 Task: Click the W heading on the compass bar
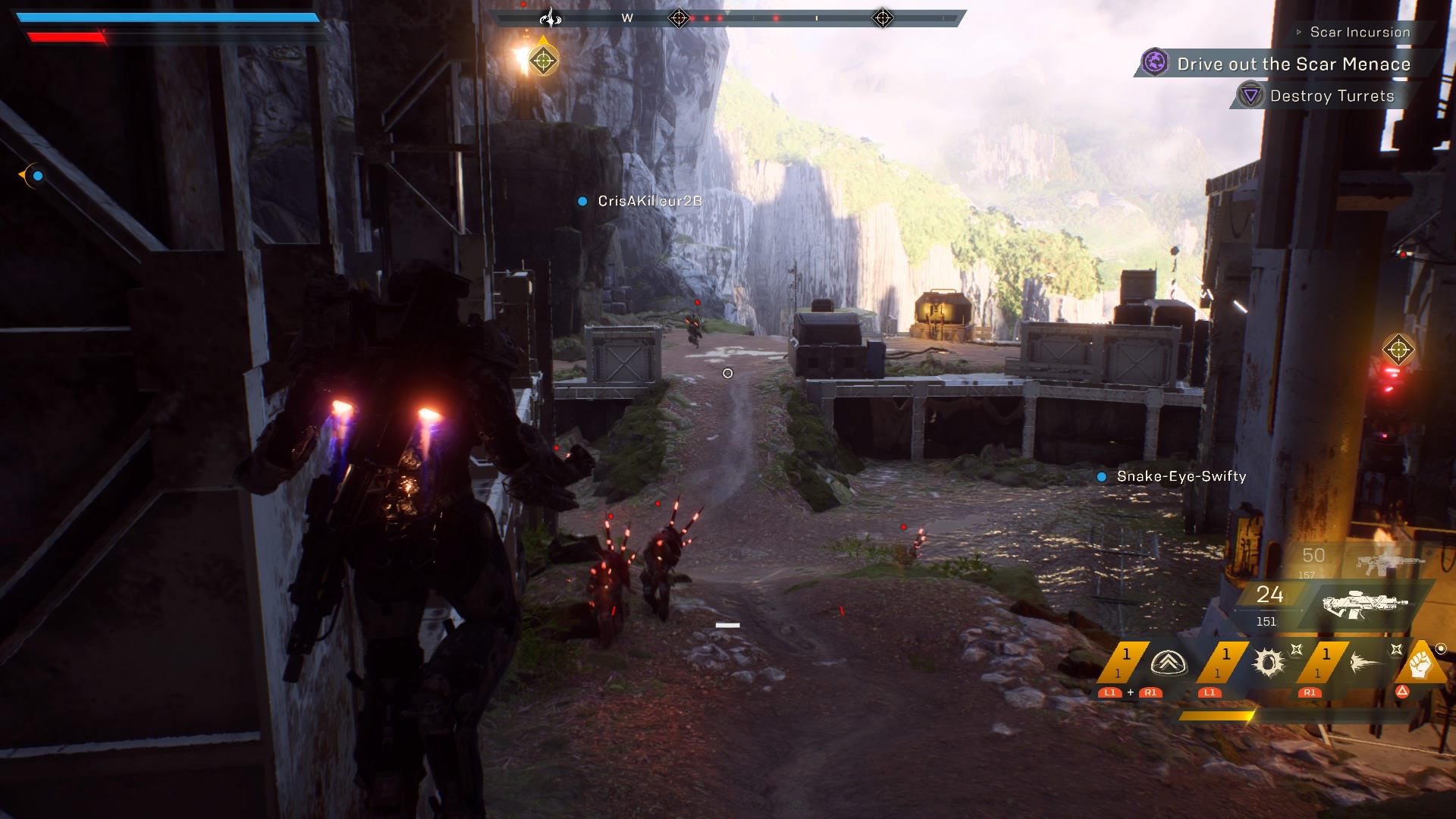pyautogui.click(x=627, y=18)
